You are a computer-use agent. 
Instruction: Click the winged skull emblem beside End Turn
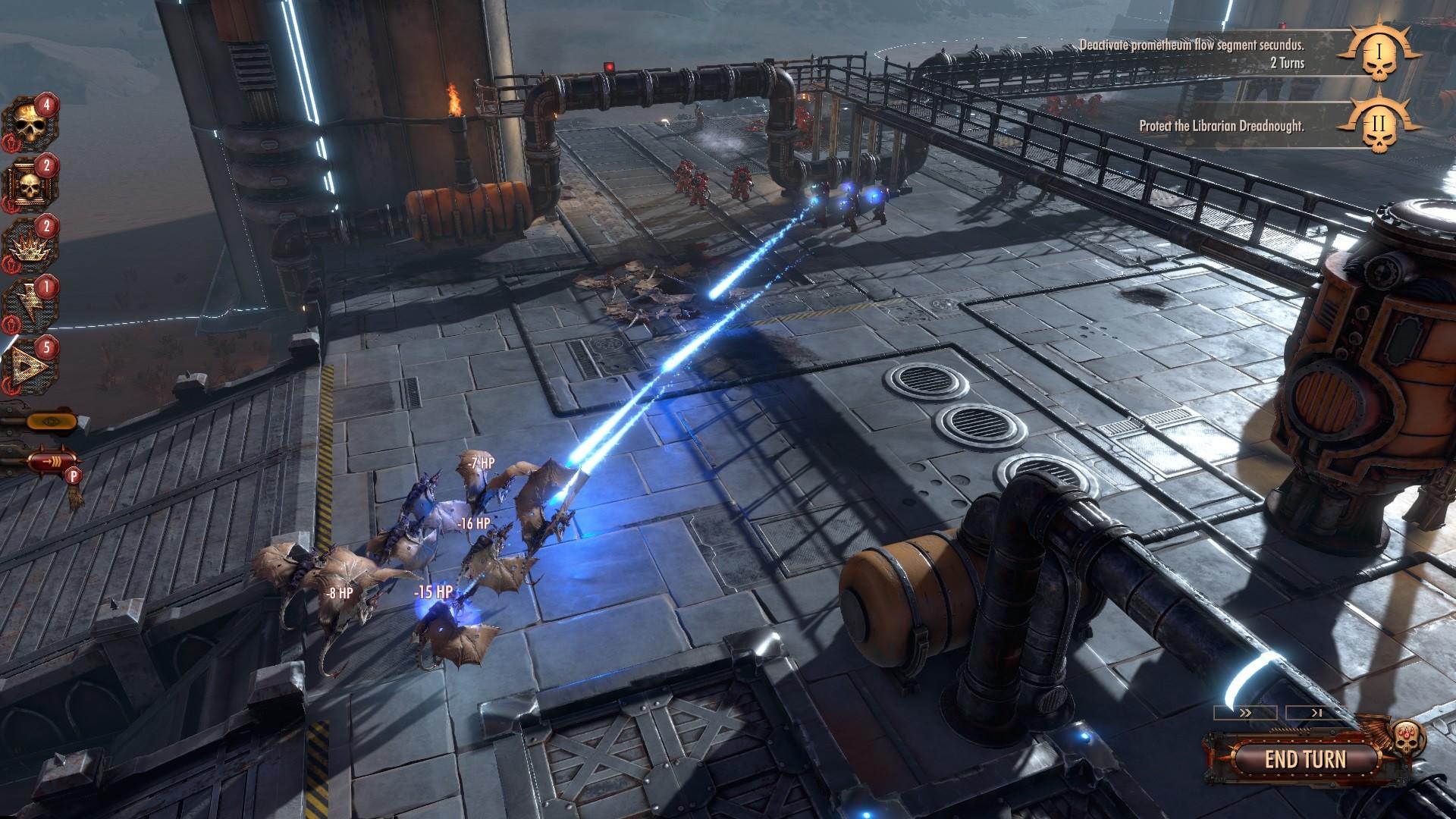pyautogui.click(x=1405, y=738)
